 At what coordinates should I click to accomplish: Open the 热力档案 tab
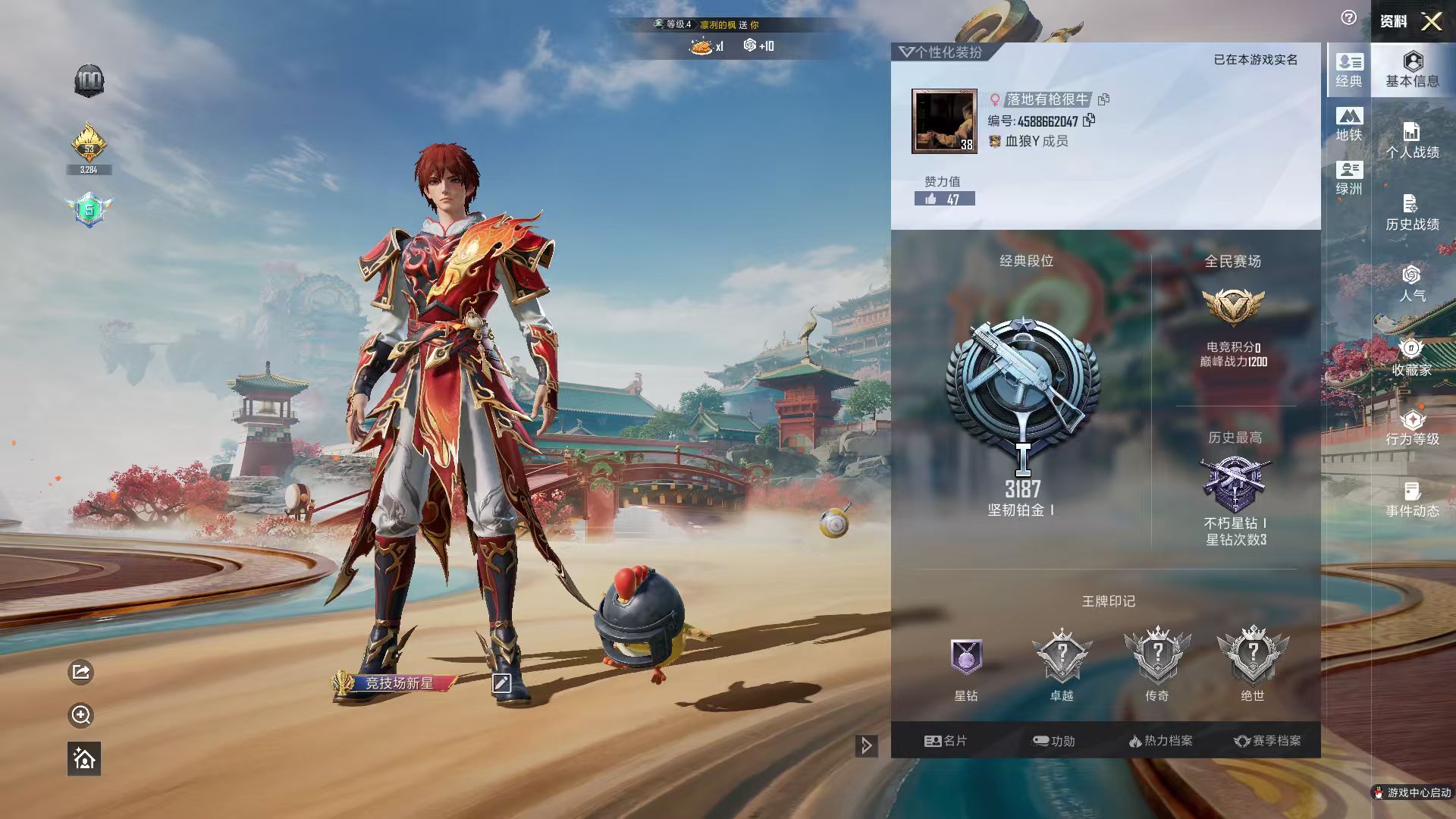[x=1160, y=741]
